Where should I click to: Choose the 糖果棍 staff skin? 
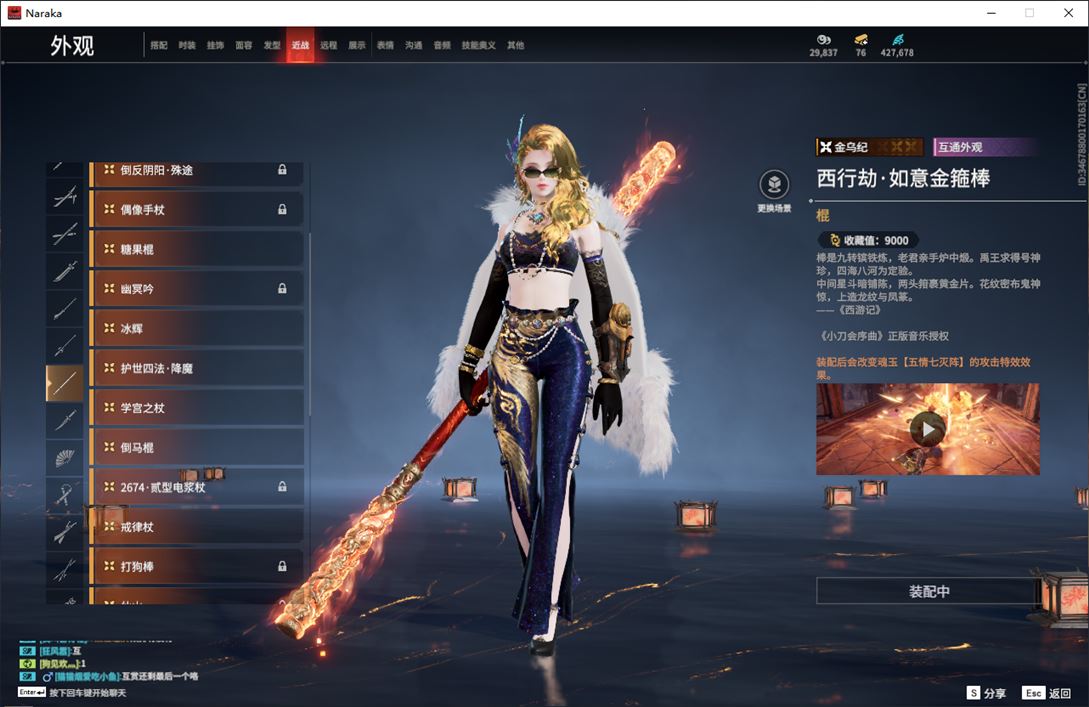[196, 249]
